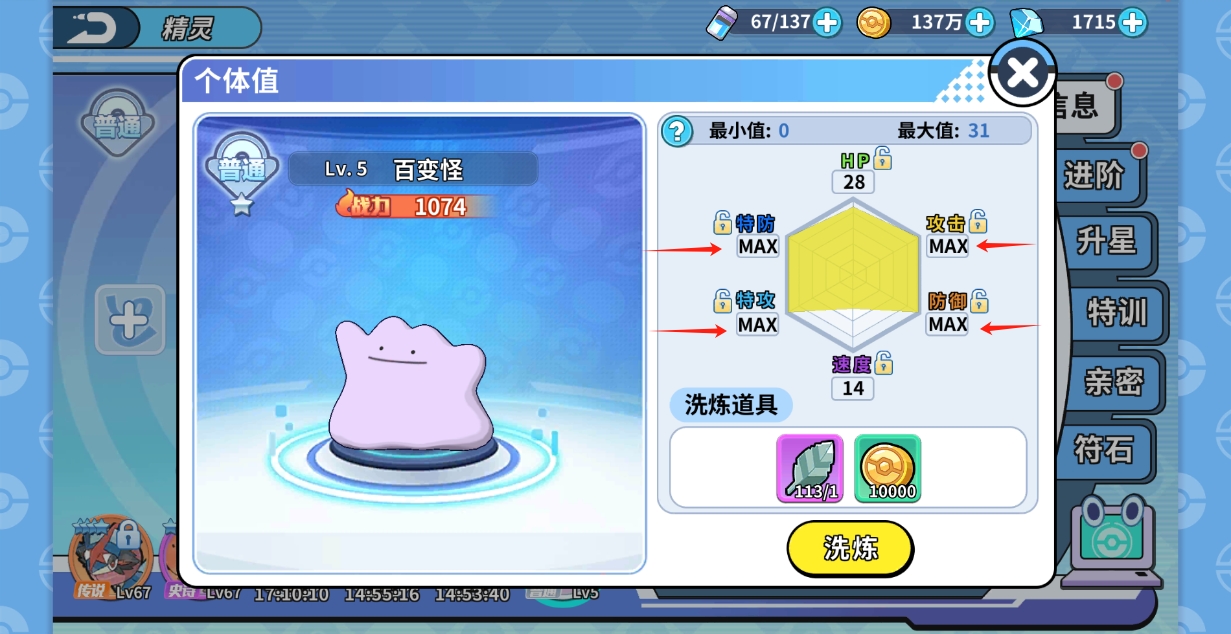Switch to the 升星 tab
This screenshot has width=1231, height=634.
point(1106,241)
